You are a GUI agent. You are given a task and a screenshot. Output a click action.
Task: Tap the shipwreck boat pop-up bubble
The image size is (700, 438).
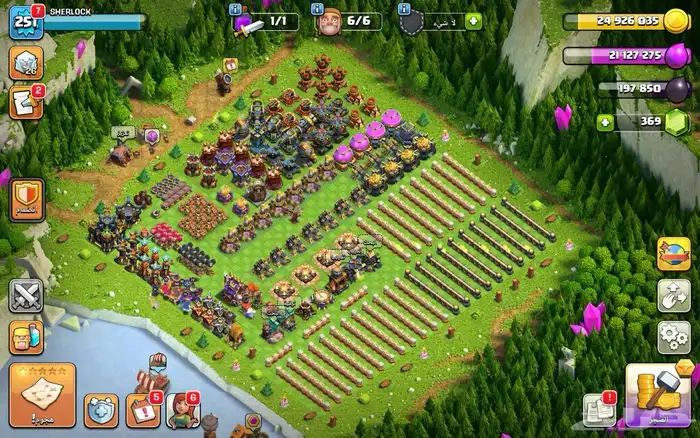pos(157,361)
